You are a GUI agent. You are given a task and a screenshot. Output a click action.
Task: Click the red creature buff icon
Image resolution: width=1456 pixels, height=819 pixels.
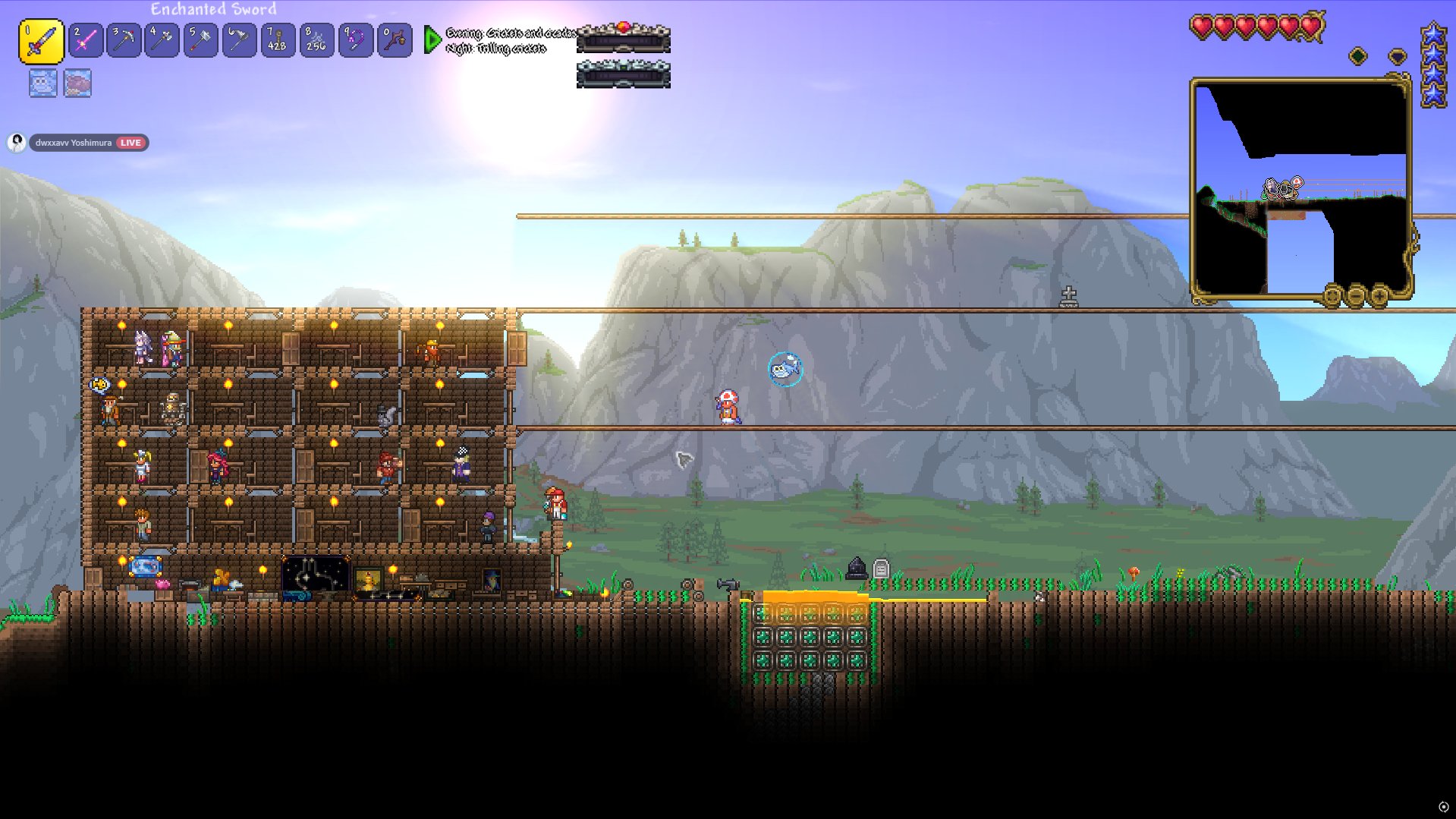(x=77, y=83)
